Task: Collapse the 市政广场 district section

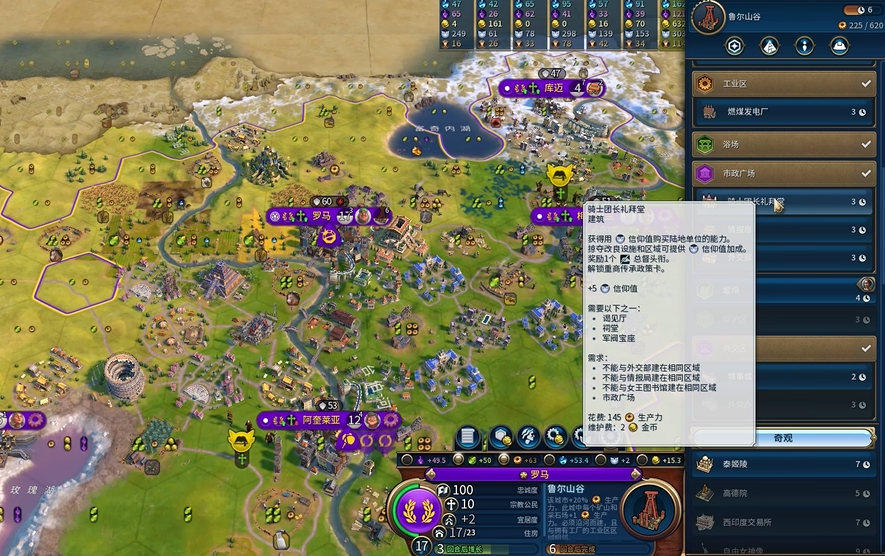Action: point(782,173)
